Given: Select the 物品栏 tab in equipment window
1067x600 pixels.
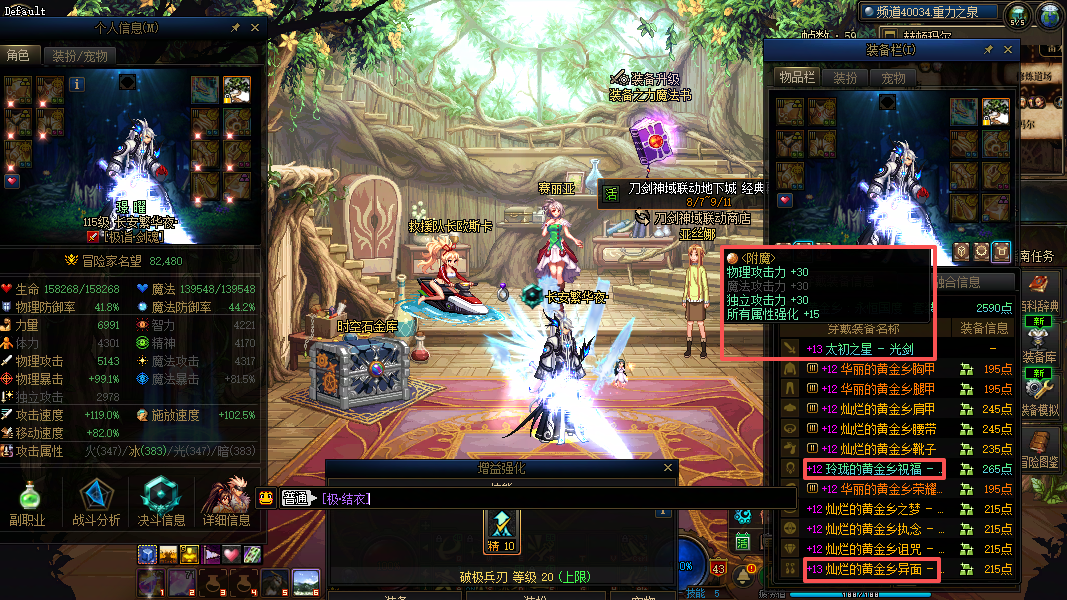Looking at the screenshot, I should pyautogui.click(x=797, y=78).
